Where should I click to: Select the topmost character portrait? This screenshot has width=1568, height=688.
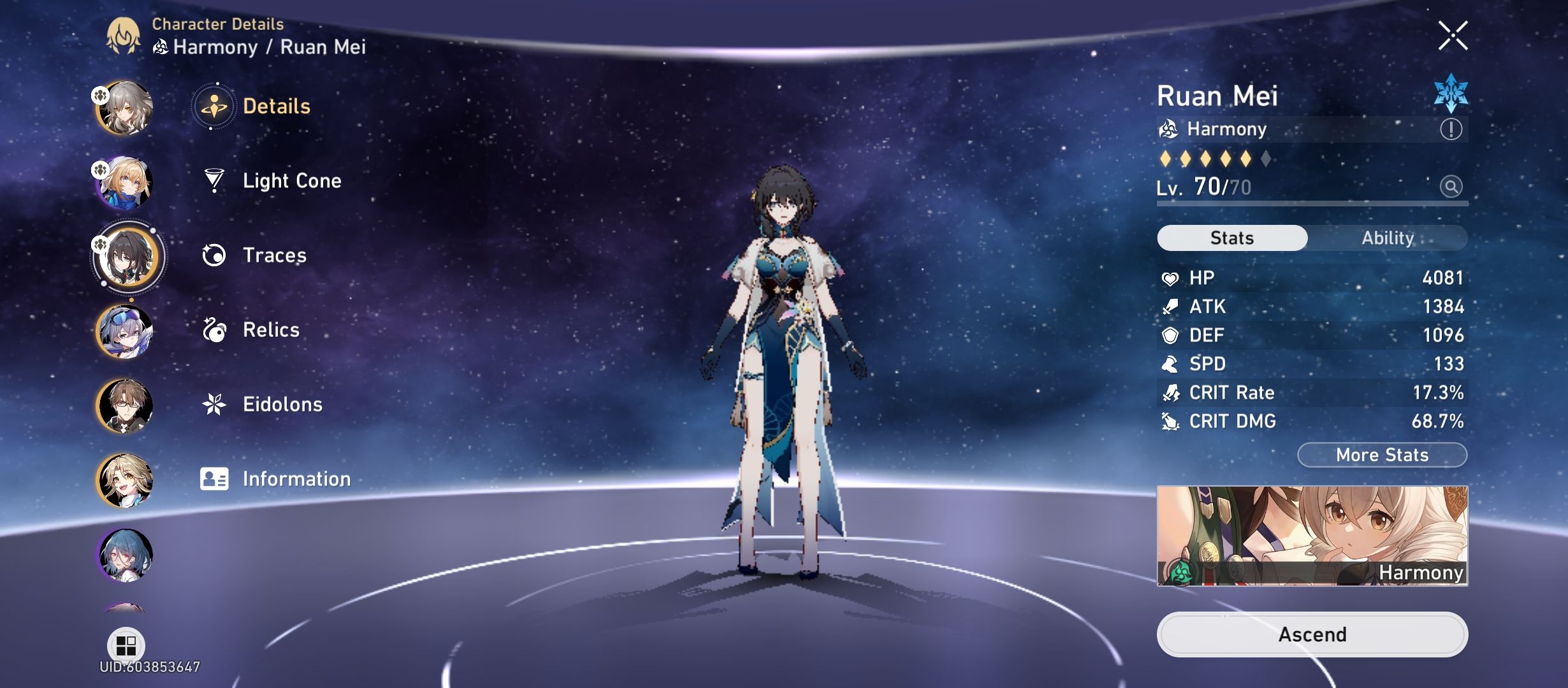click(x=126, y=108)
